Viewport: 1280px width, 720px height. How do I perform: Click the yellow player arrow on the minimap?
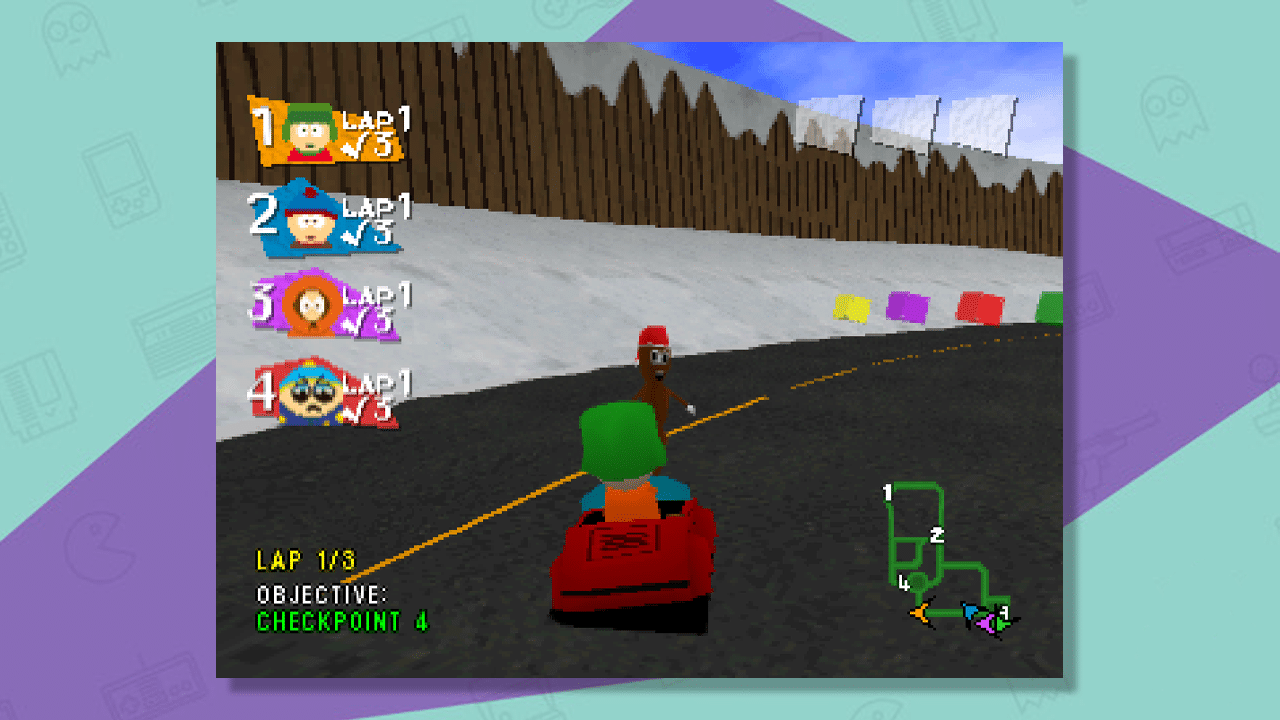coord(920,613)
